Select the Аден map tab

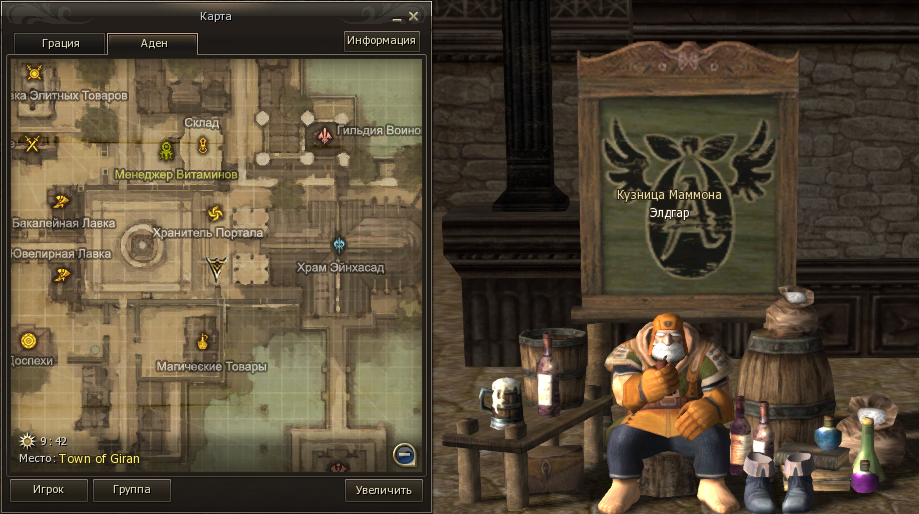(x=152, y=44)
